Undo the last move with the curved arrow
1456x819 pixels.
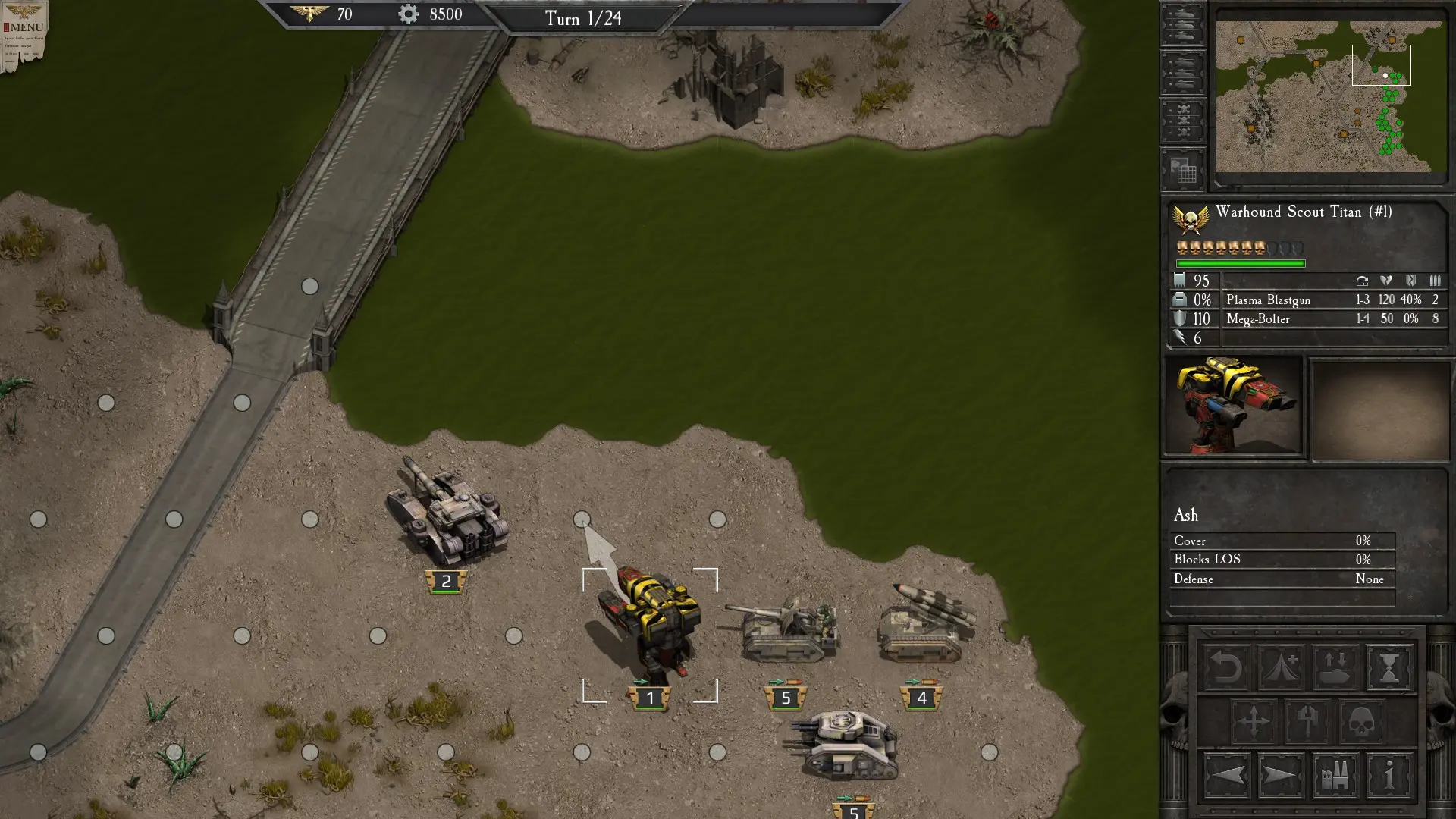pos(1226,668)
